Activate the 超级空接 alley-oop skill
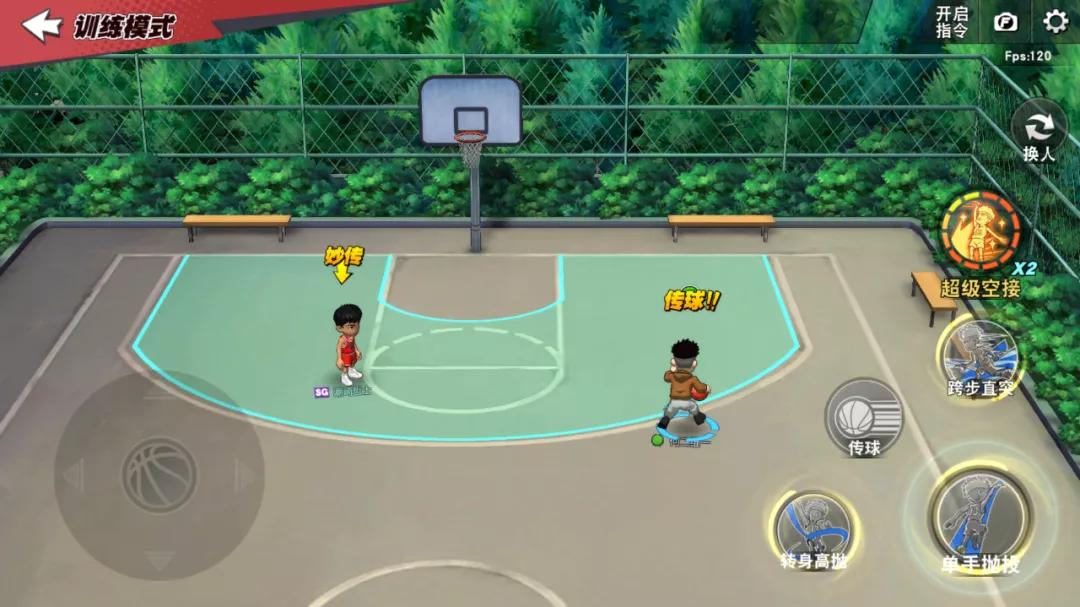1080x607 pixels. pos(980,233)
